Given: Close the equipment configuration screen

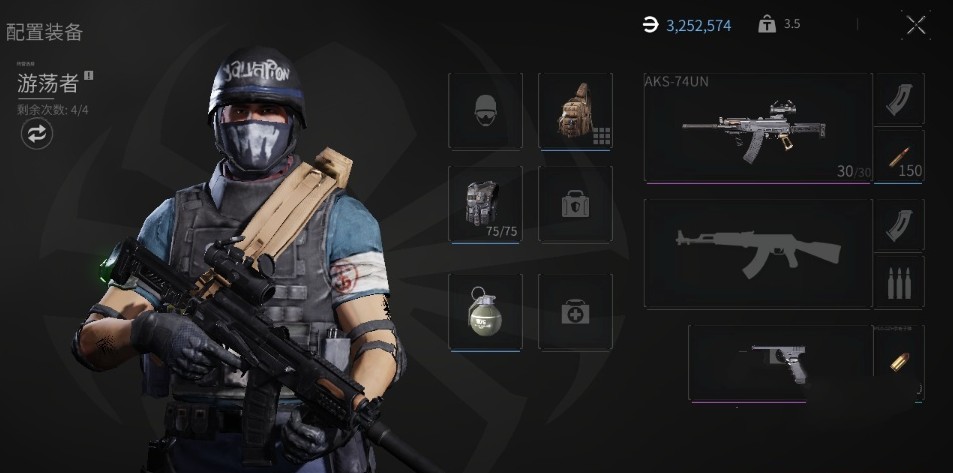Looking at the screenshot, I should coord(916,26).
